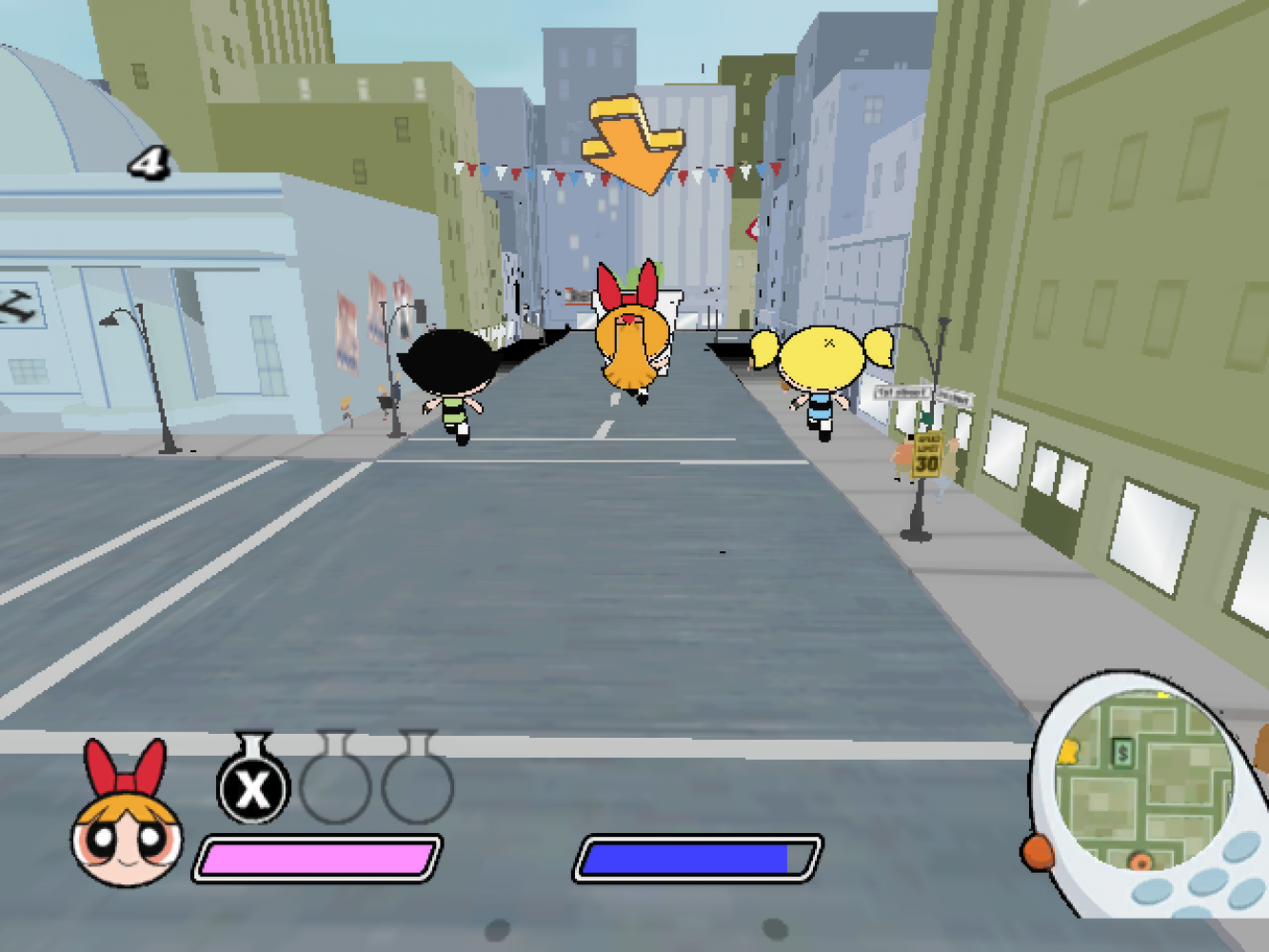Click the dollar sign marker on minimap
The image size is (1269, 952).
tap(1123, 754)
